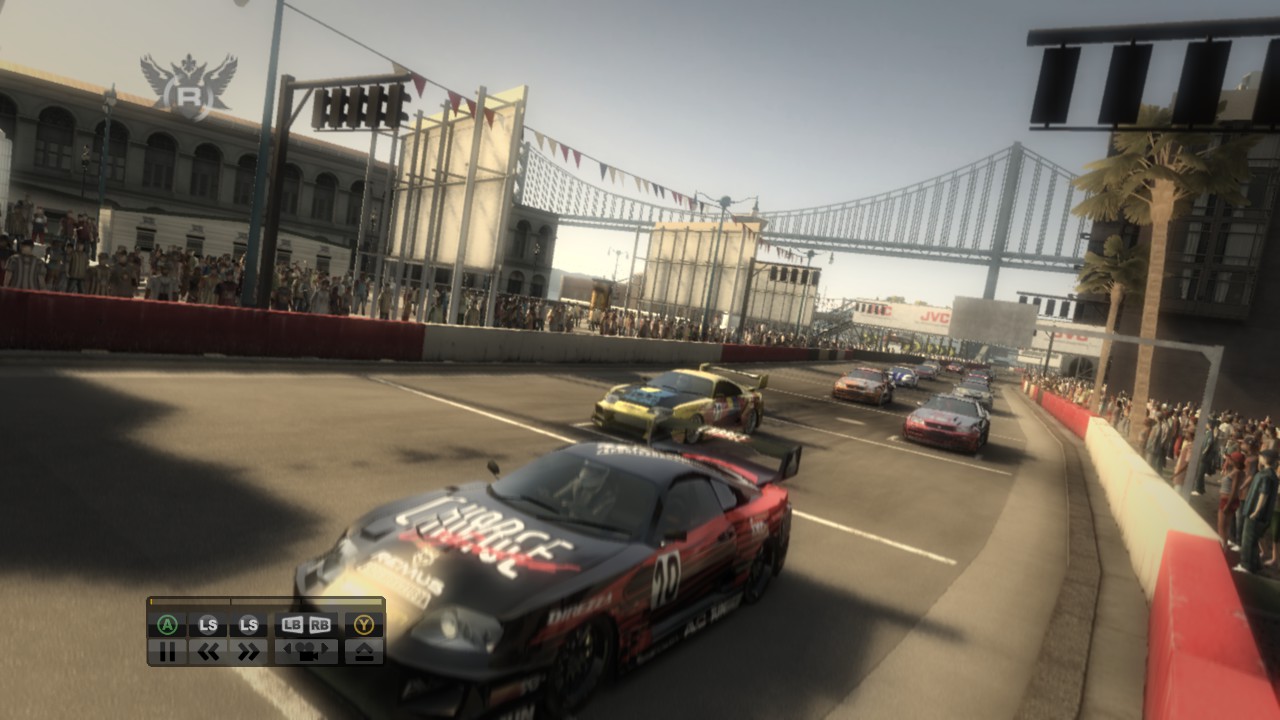Click the right LS stick prompt above fast-forward
The width and height of the screenshot is (1280, 720).
coord(248,624)
